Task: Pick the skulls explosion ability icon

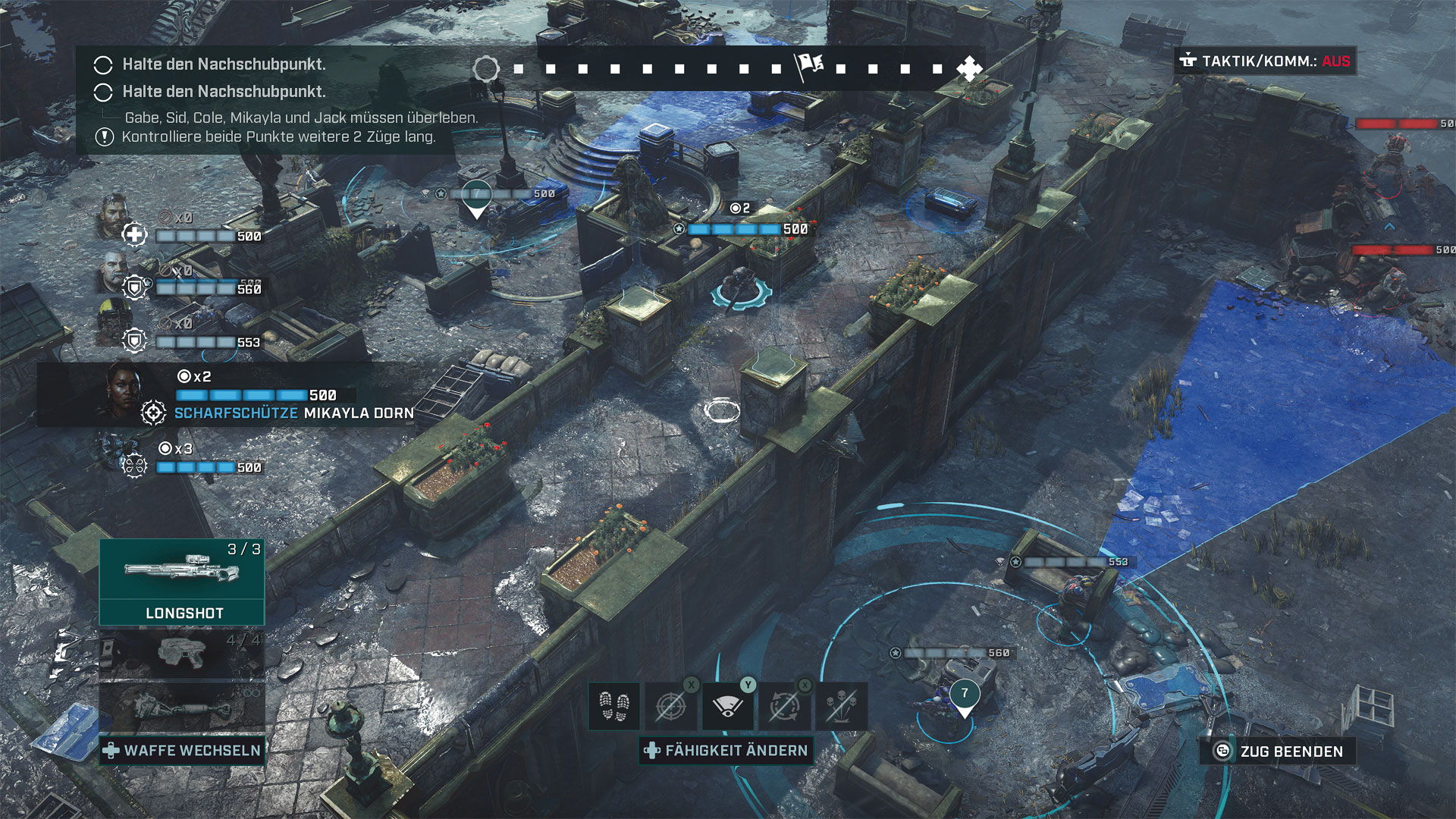Action: tap(841, 706)
